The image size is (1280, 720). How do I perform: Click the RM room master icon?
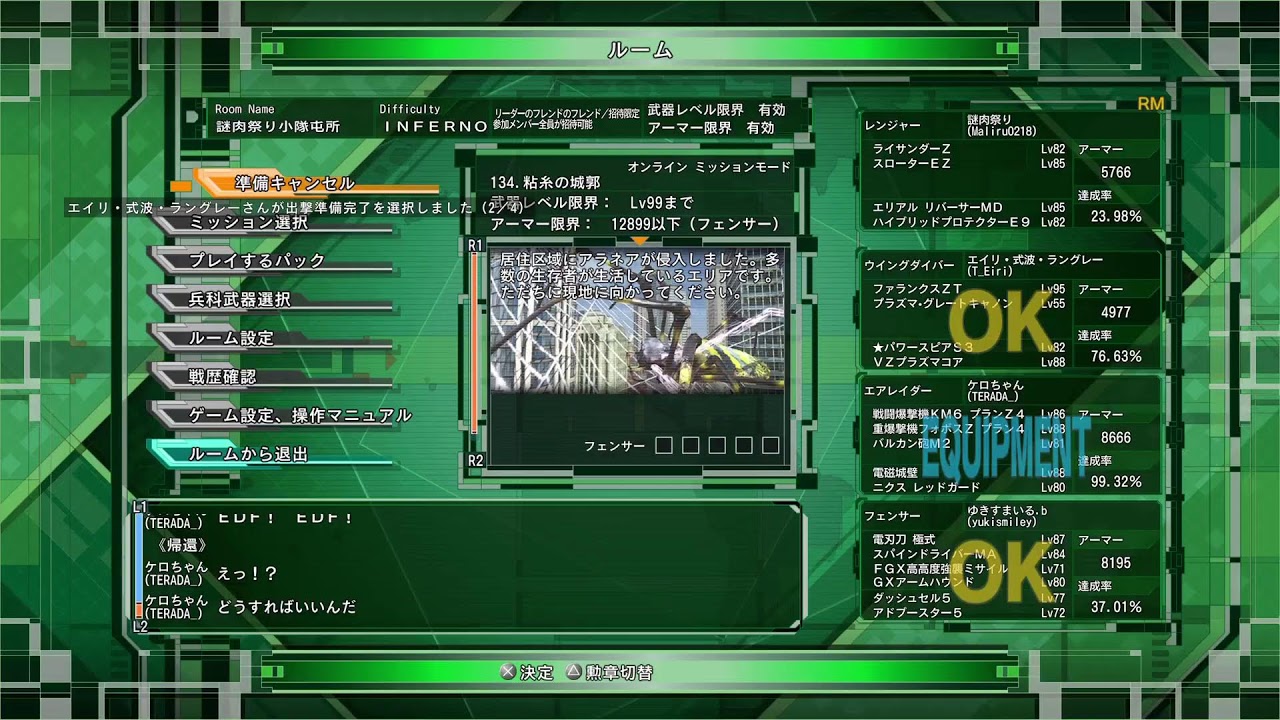[x=1150, y=101]
